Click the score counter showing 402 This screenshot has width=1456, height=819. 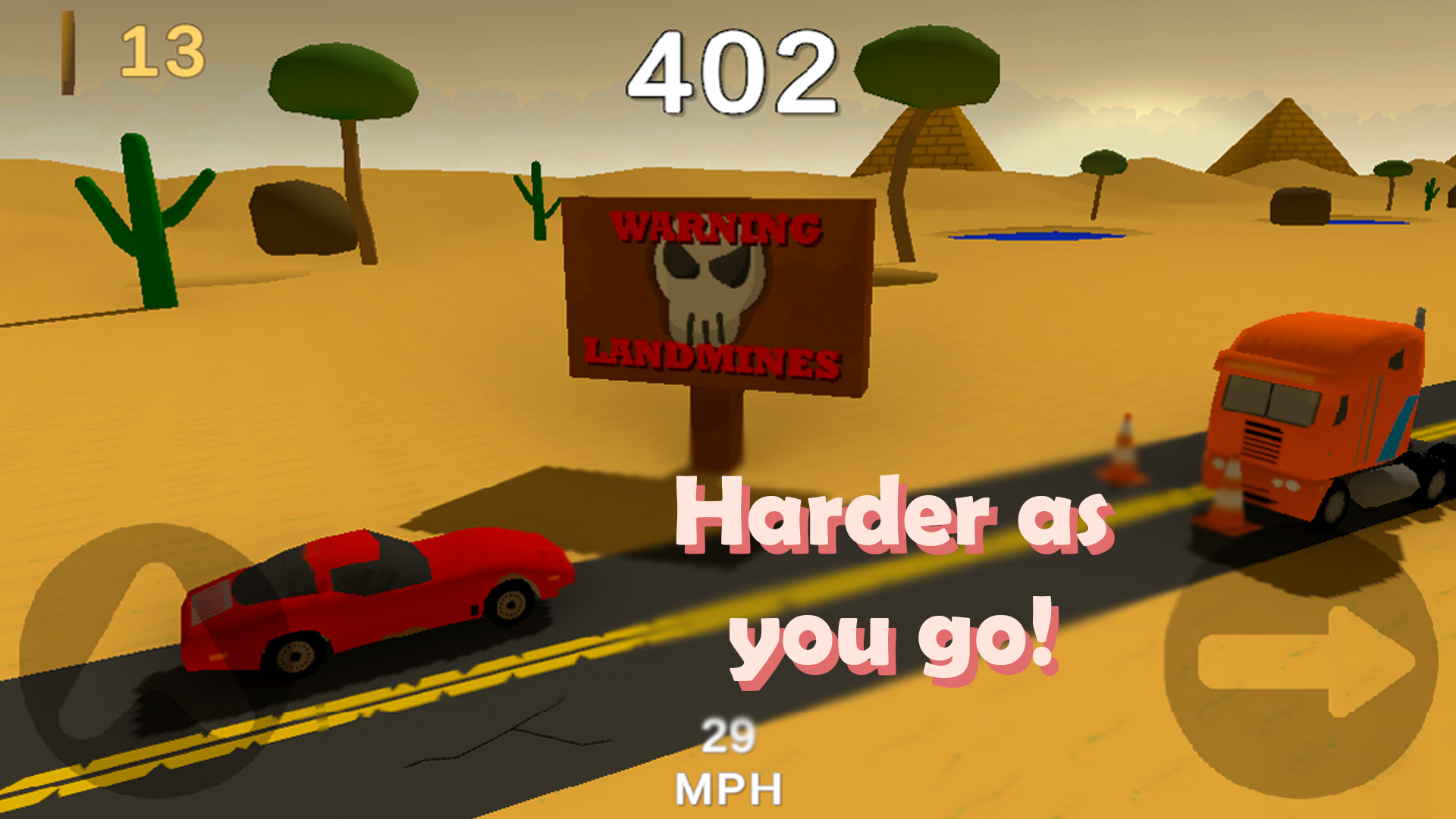click(732, 72)
